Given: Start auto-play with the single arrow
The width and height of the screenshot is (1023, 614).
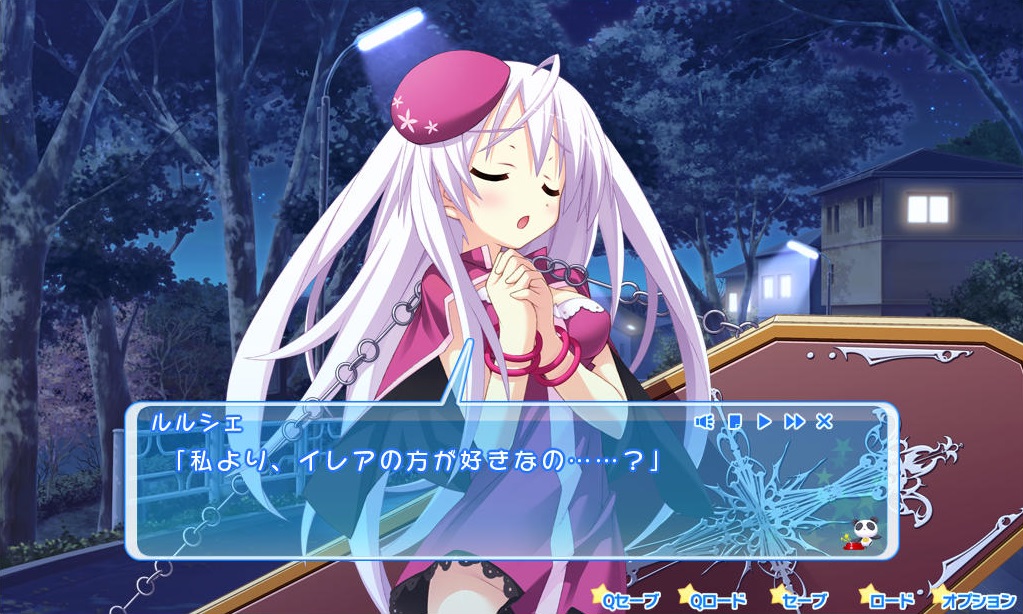Looking at the screenshot, I should tap(764, 421).
